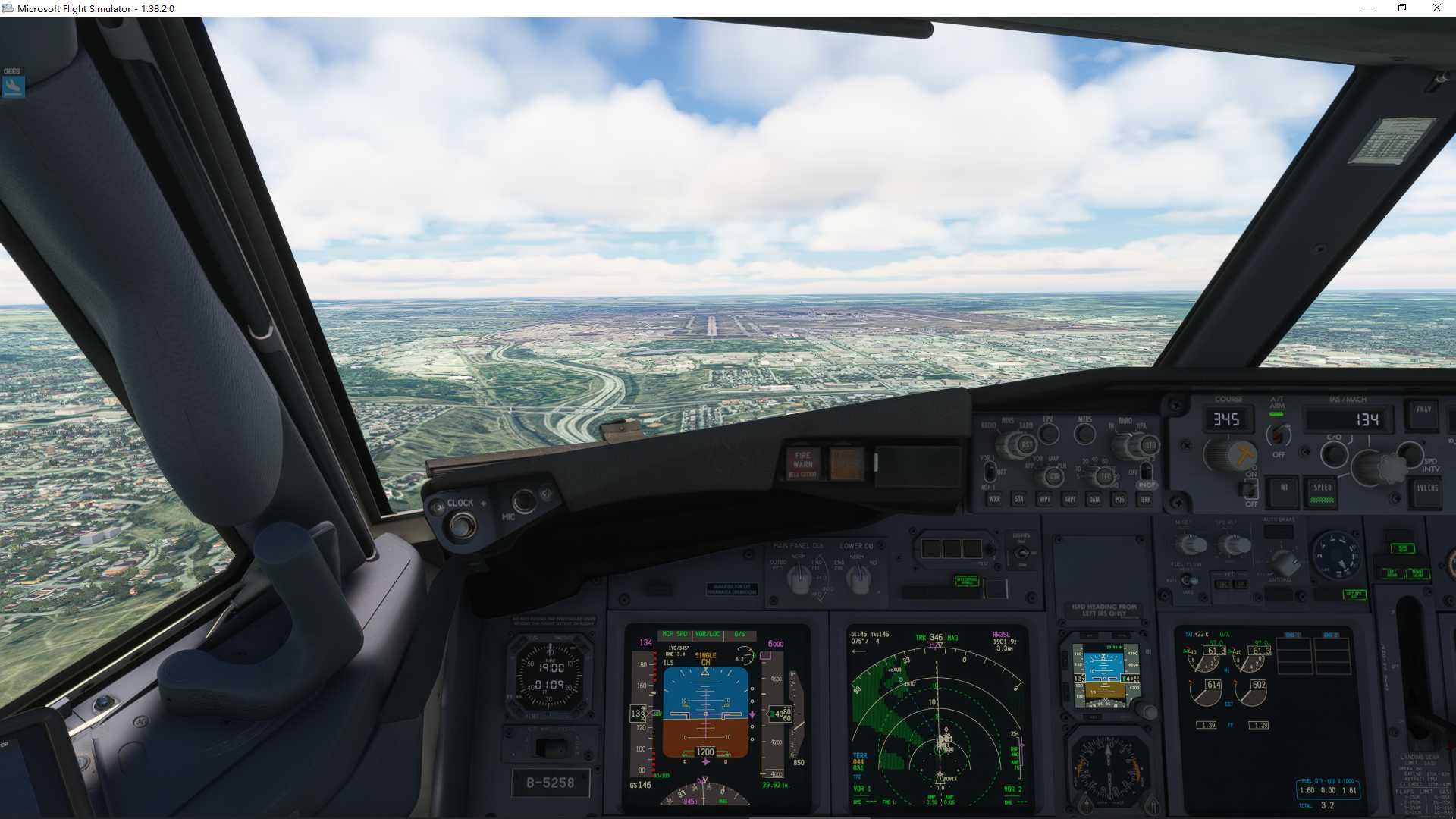
Task: Open the window menu via the title bar plane icon
Action: pyautogui.click(x=8, y=8)
